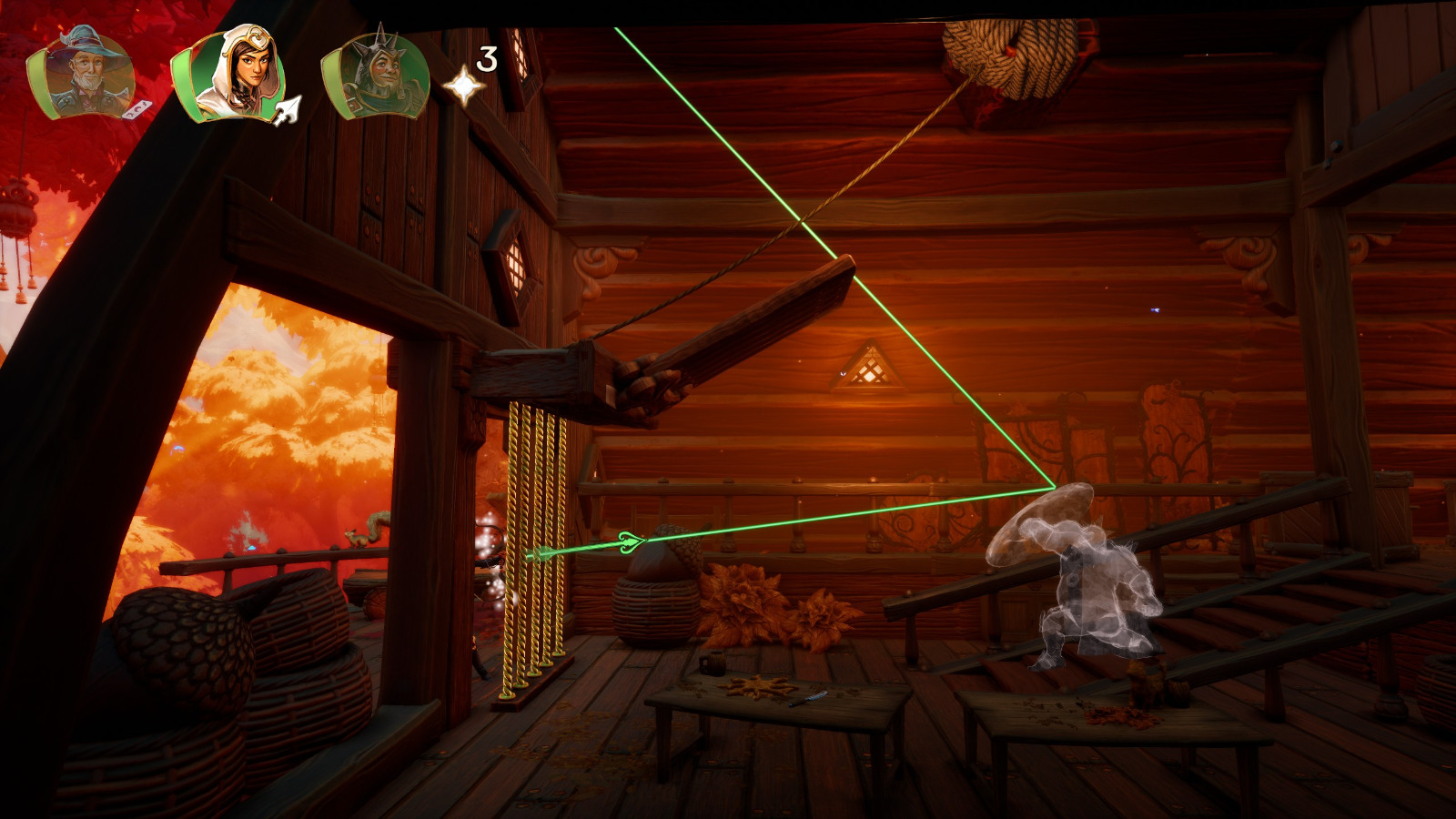The height and width of the screenshot is (819, 1456).
Task: Click the mug beside the table
Action: pyautogui.click(x=713, y=662)
